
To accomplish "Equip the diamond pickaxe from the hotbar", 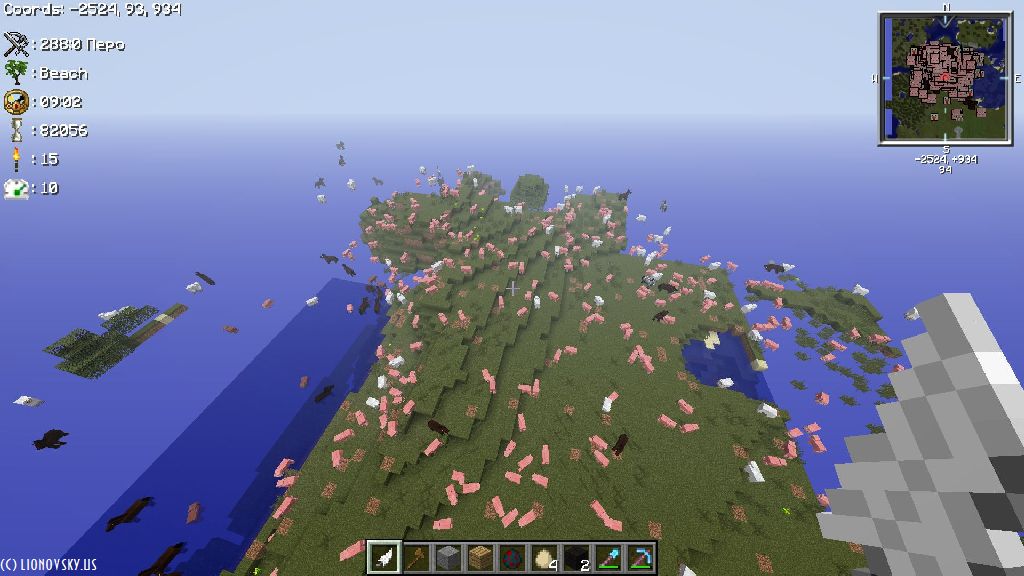I will pyautogui.click(x=640, y=557).
